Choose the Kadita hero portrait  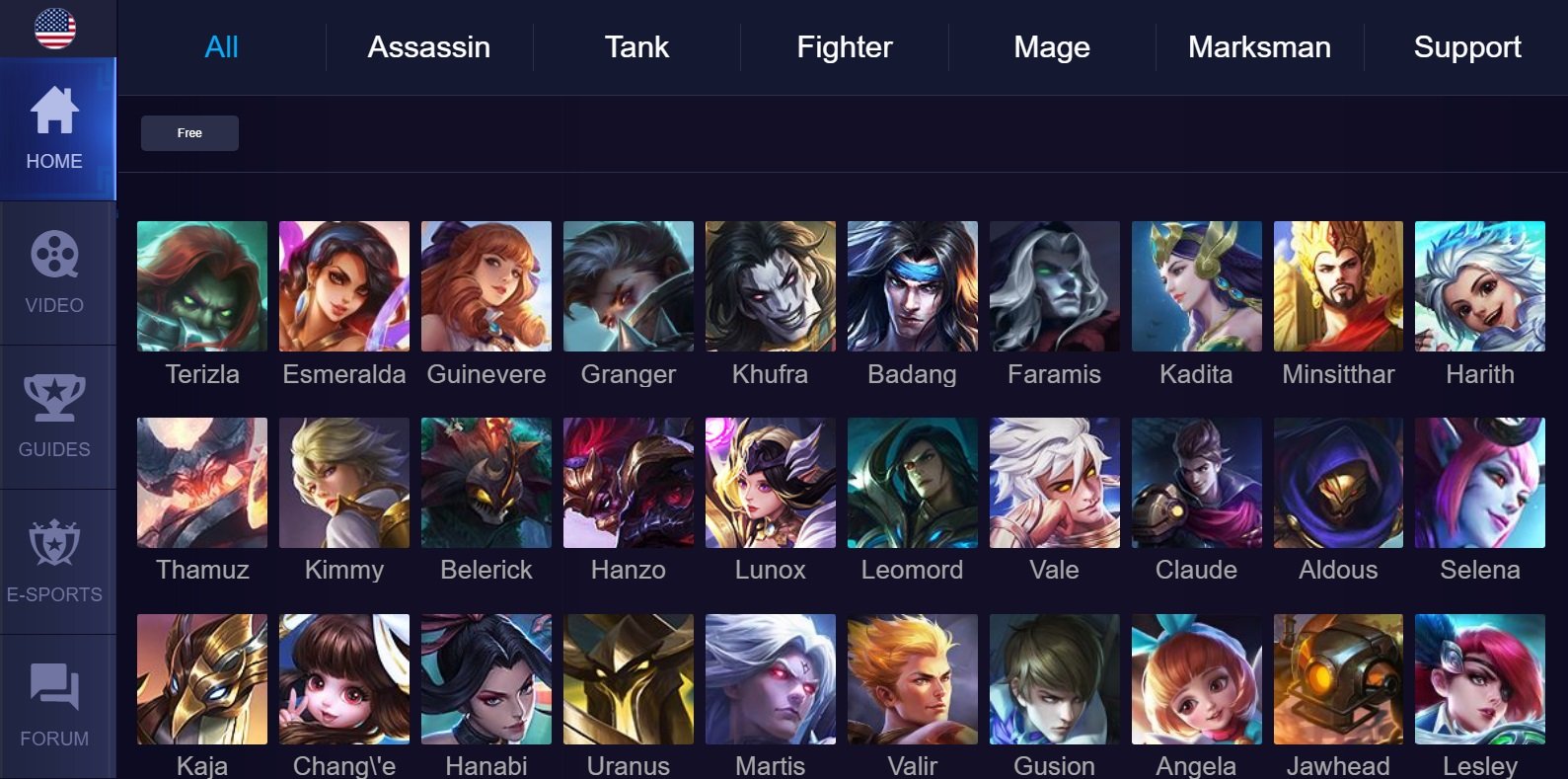pyautogui.click(x=1196, y=286)
